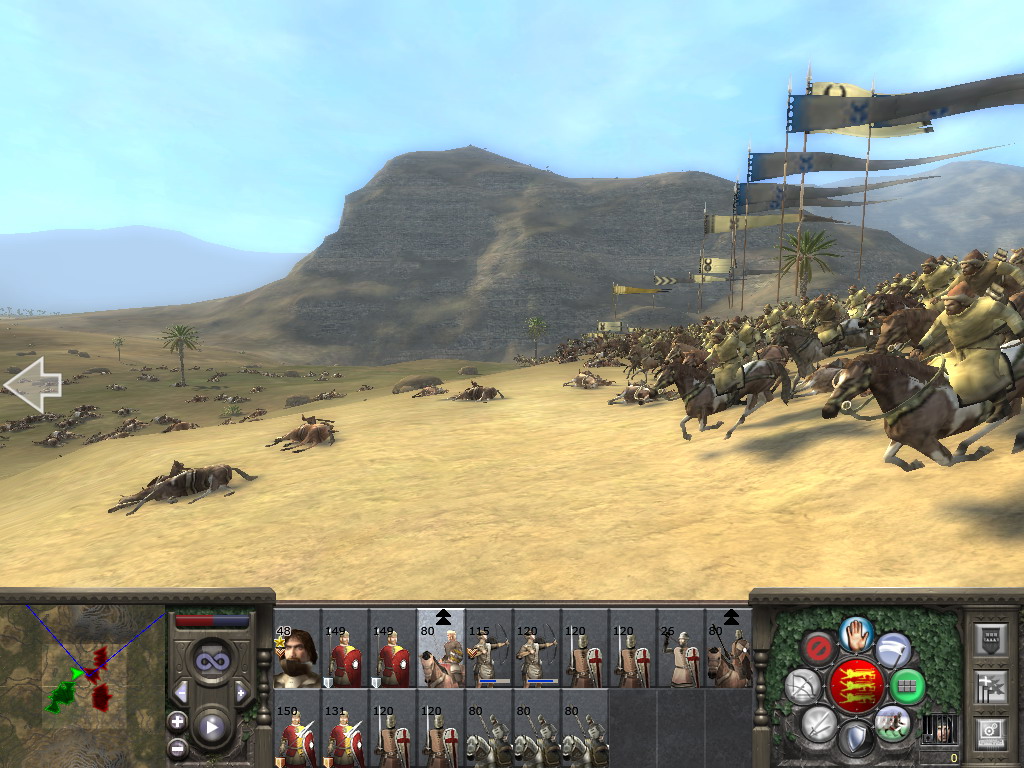Select the 131-man spearmen unit card
This screenshot has height=768, width=1024.
[345, 737]
